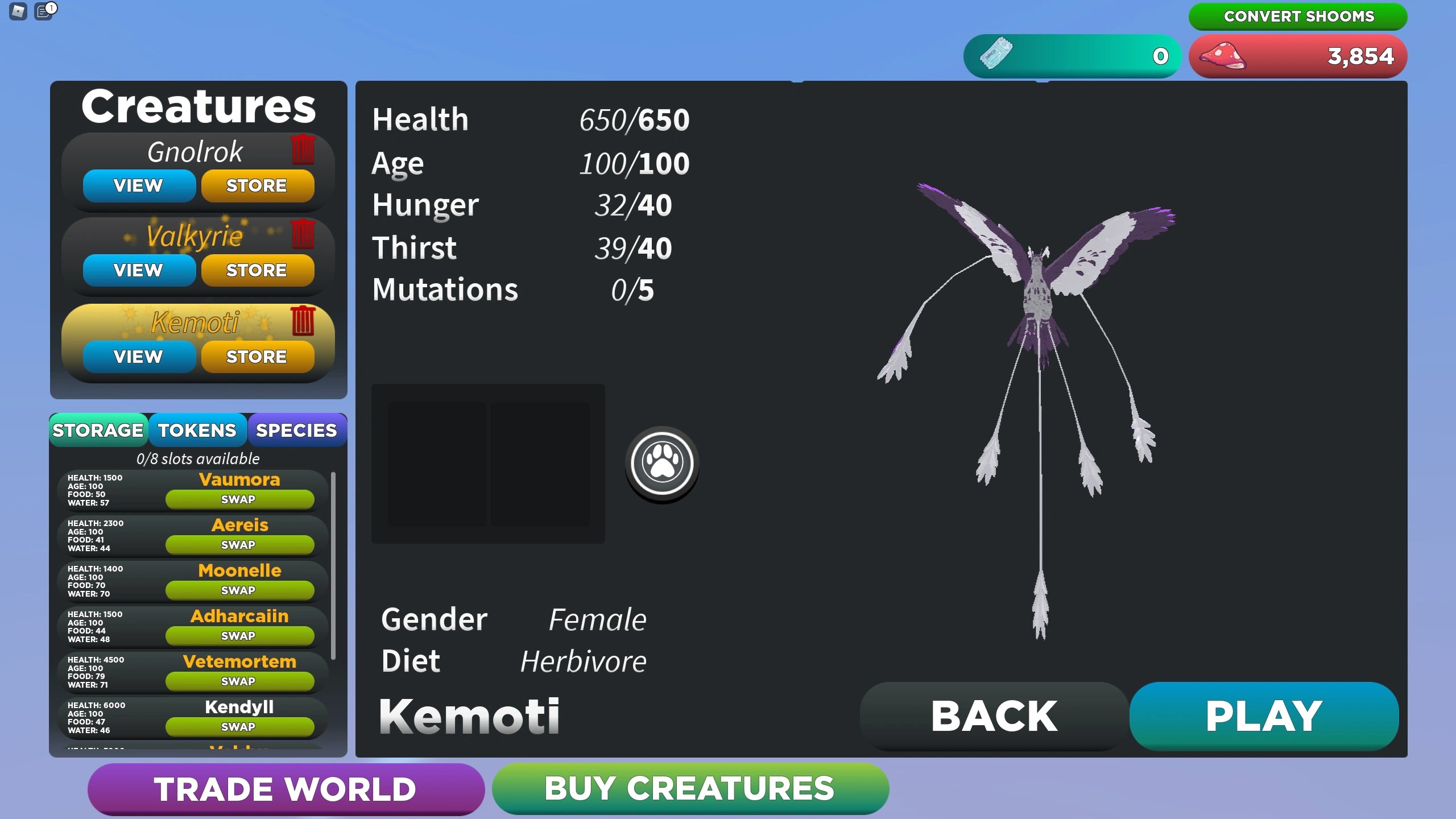1456x819 pixels.
Task: Store the Valkyrie creature
Action: pos(258,270)
